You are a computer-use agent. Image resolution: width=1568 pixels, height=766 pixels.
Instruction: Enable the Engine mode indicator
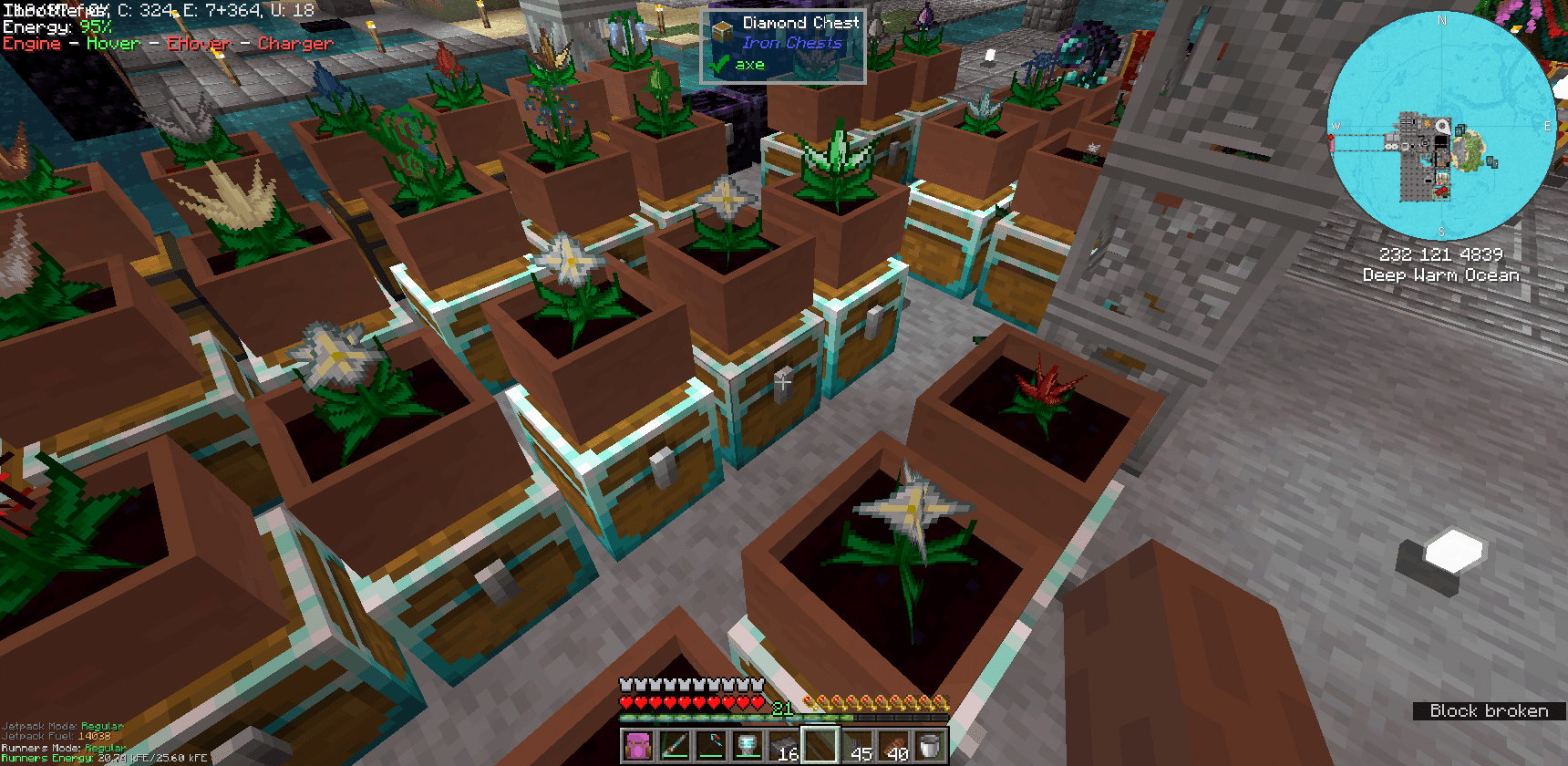point(32,43)
